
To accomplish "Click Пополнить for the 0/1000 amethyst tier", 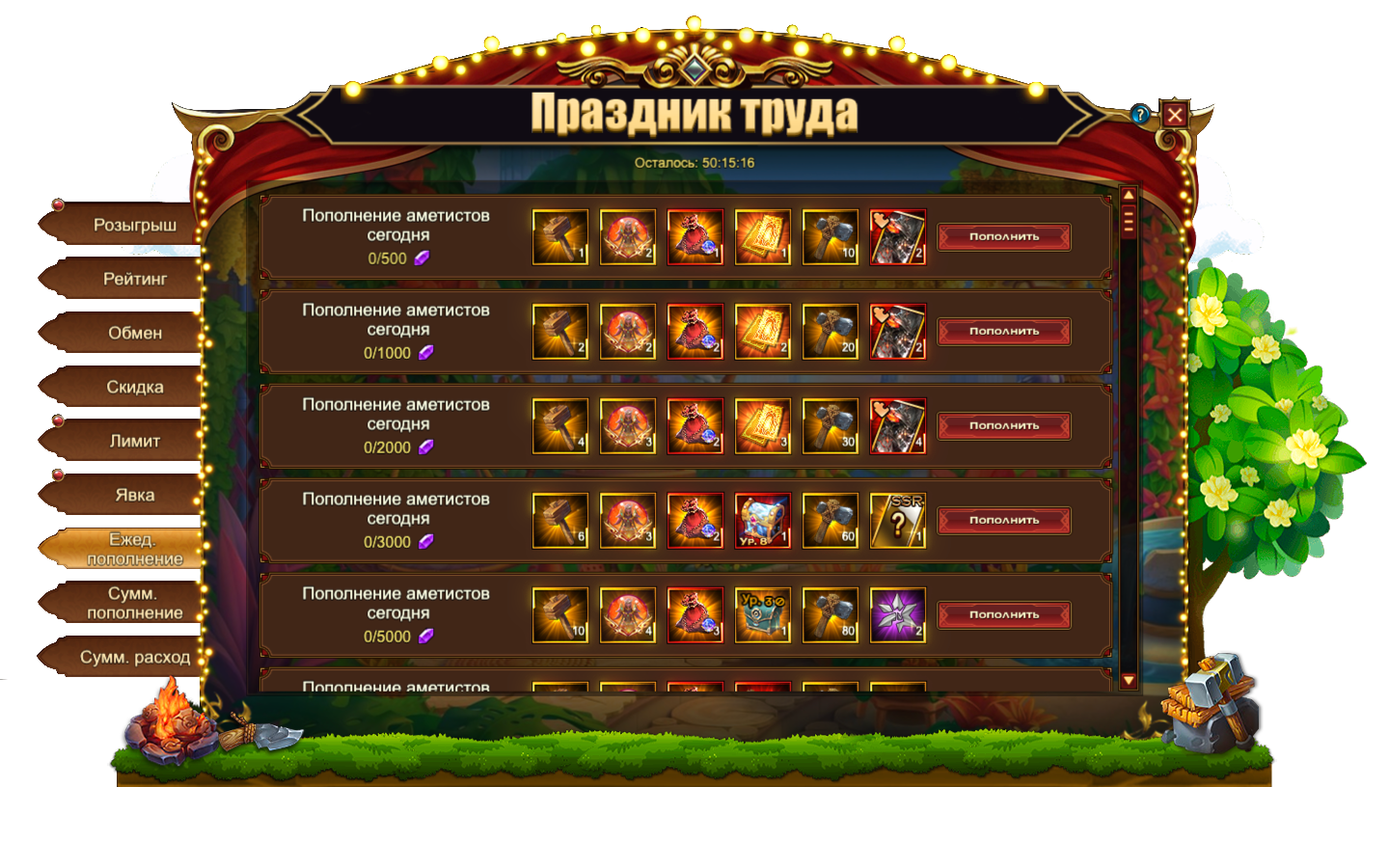I will pos(1003,332).
